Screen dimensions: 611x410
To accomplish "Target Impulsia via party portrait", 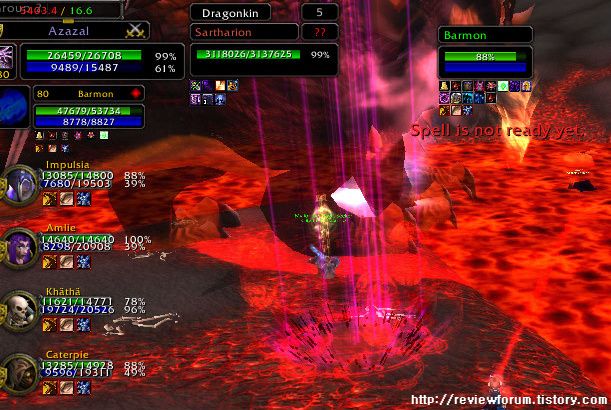I will point(18,185).
